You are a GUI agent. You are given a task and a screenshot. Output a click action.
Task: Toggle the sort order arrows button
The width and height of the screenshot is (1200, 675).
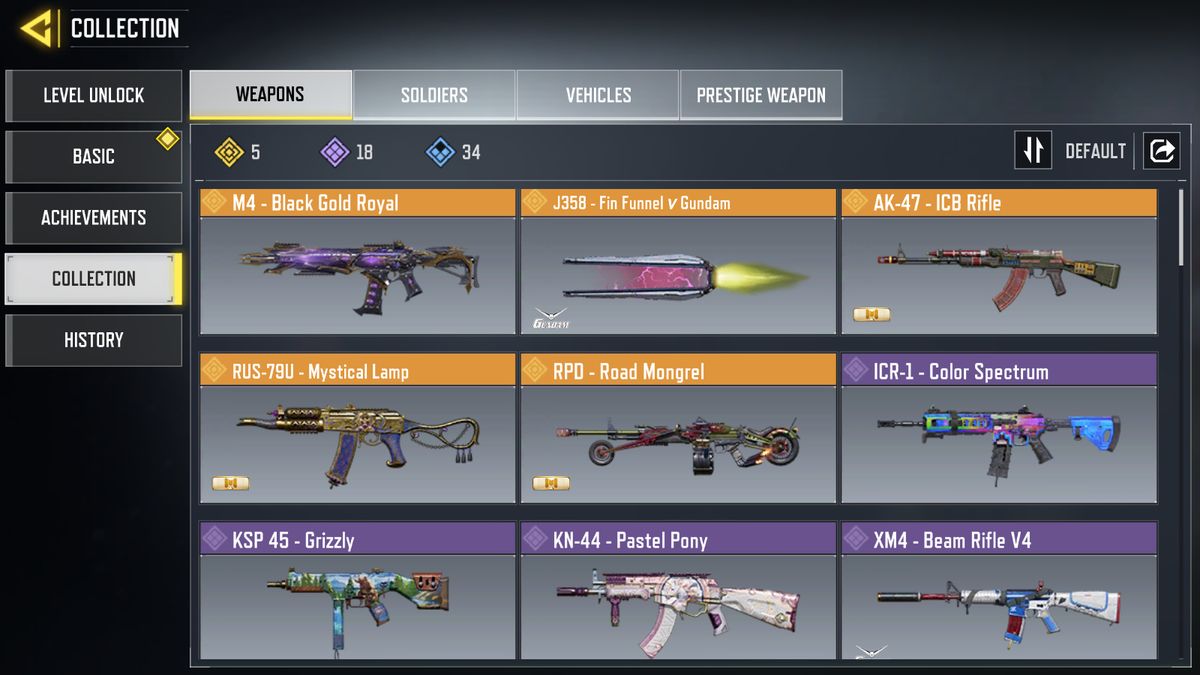1033,151
